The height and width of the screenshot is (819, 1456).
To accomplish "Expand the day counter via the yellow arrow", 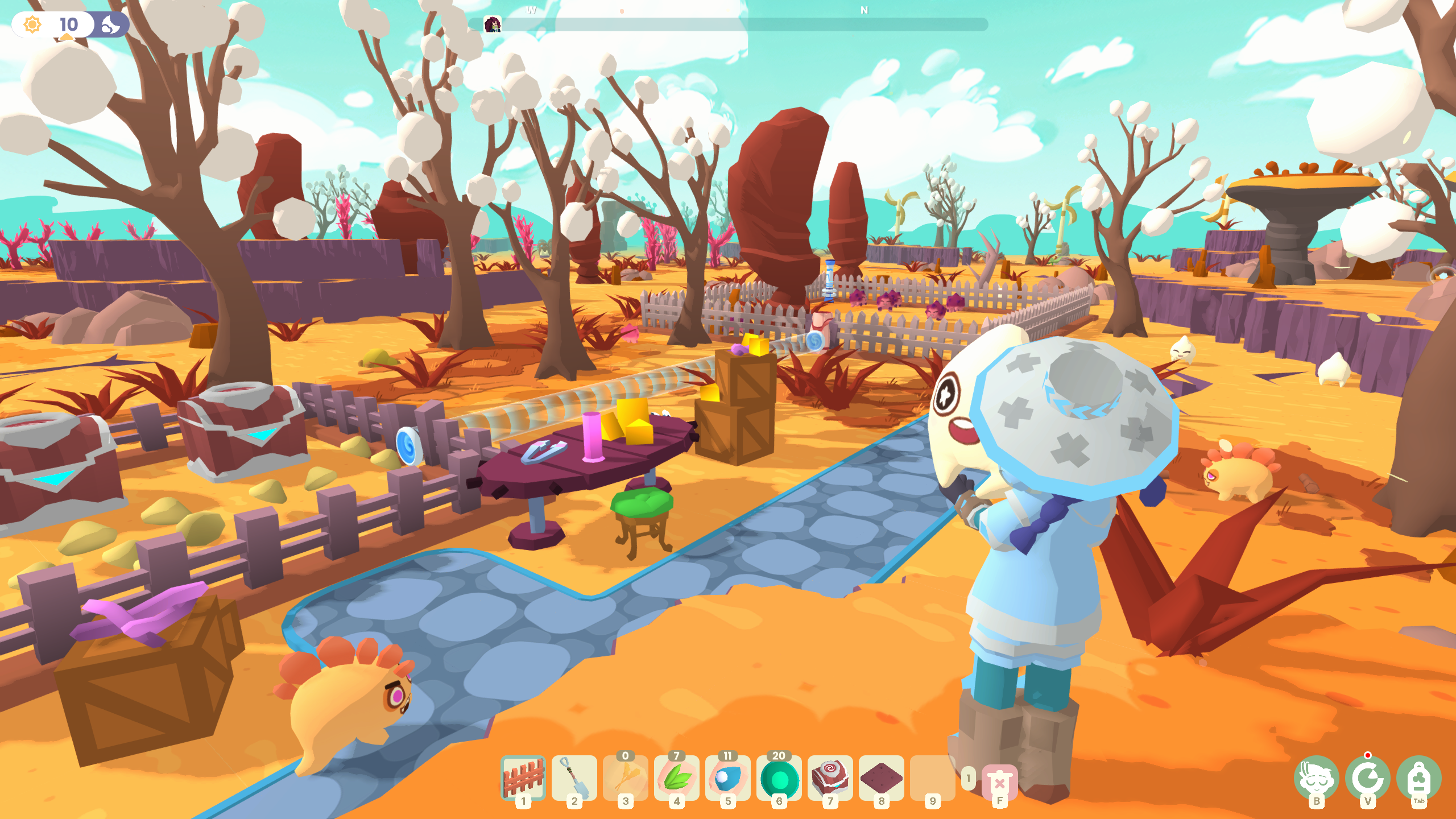I will [x=67, y=39].
